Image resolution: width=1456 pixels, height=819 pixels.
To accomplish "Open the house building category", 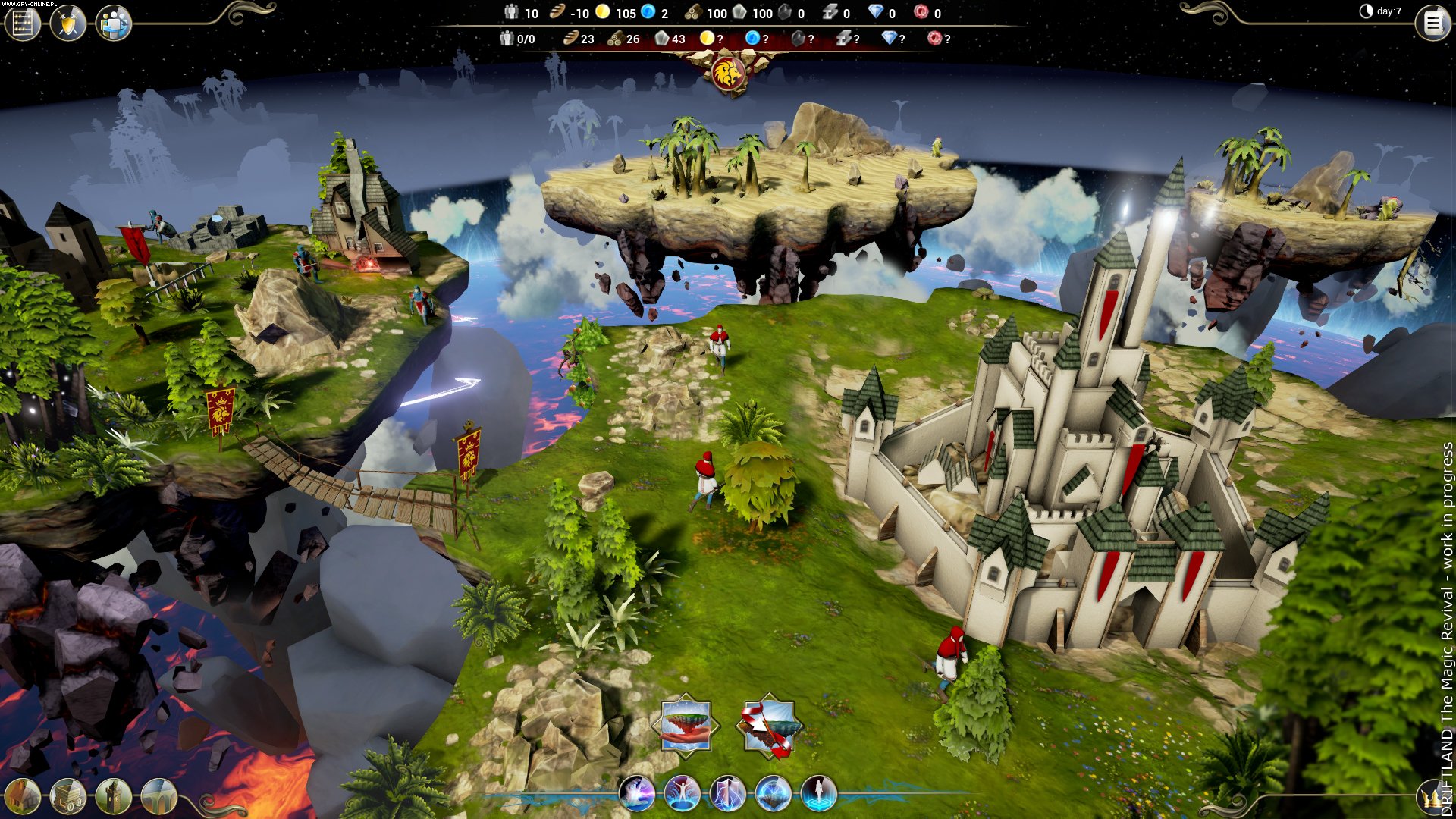I will pos(22,796).
